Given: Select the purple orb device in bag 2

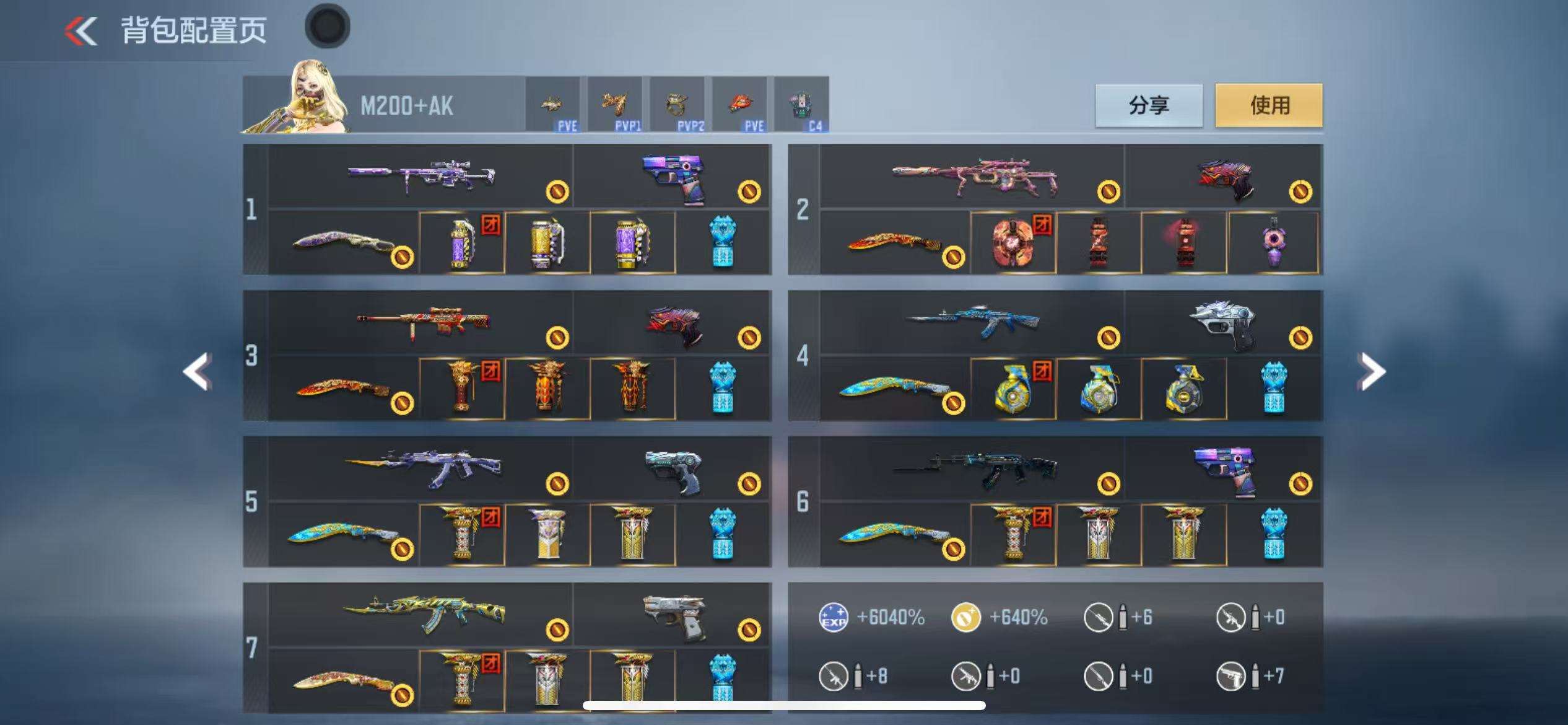Looking at the screenshot, I should coord(1273,243).
